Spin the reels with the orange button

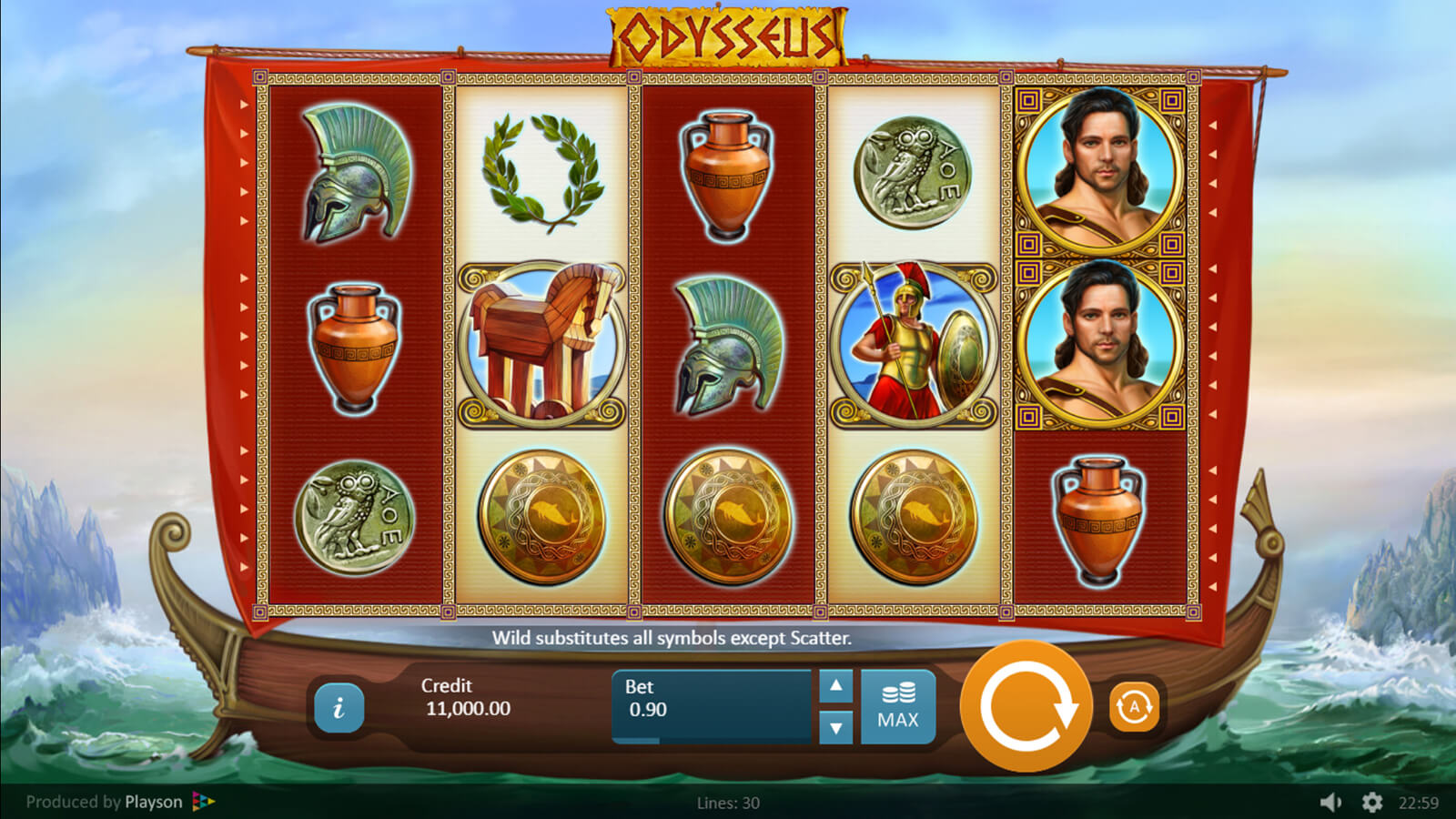click(1026, 706)
